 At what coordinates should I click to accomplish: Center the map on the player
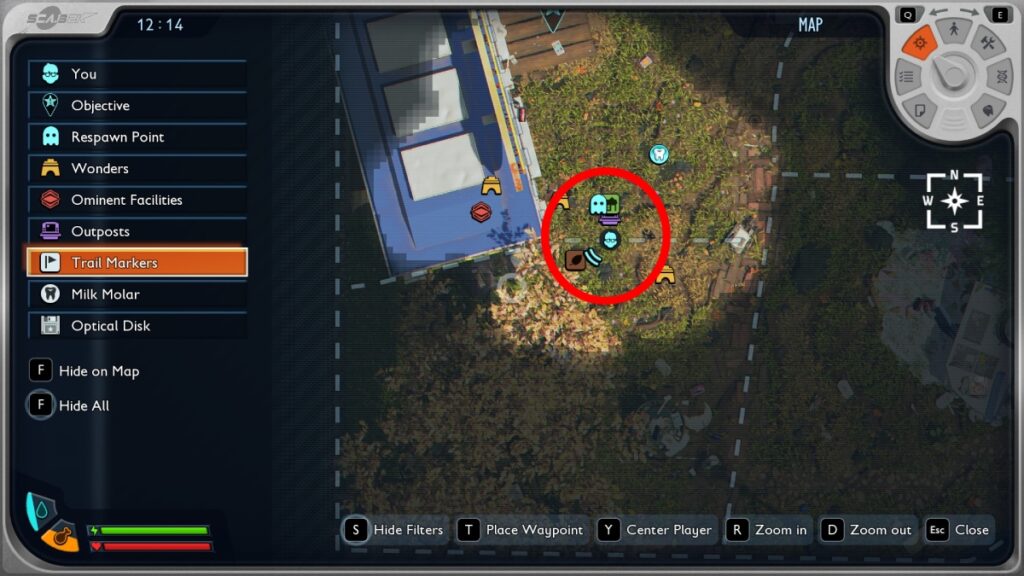(x=656, y=530)
